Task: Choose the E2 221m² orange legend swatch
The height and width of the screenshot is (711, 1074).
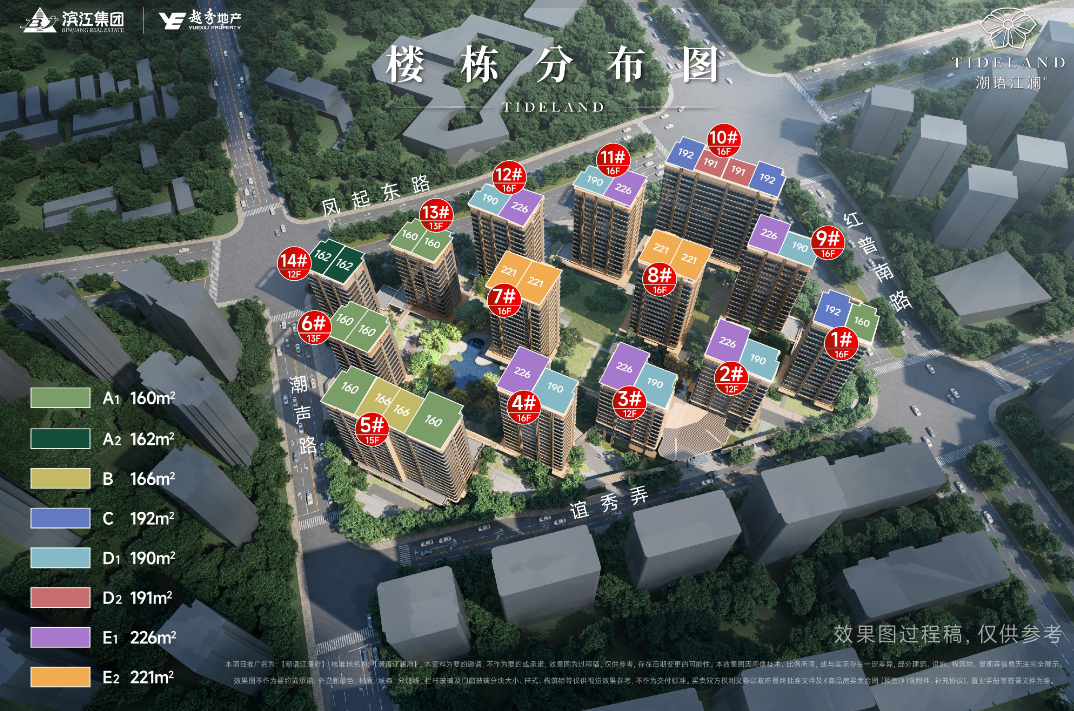Action: click(60, 676)
